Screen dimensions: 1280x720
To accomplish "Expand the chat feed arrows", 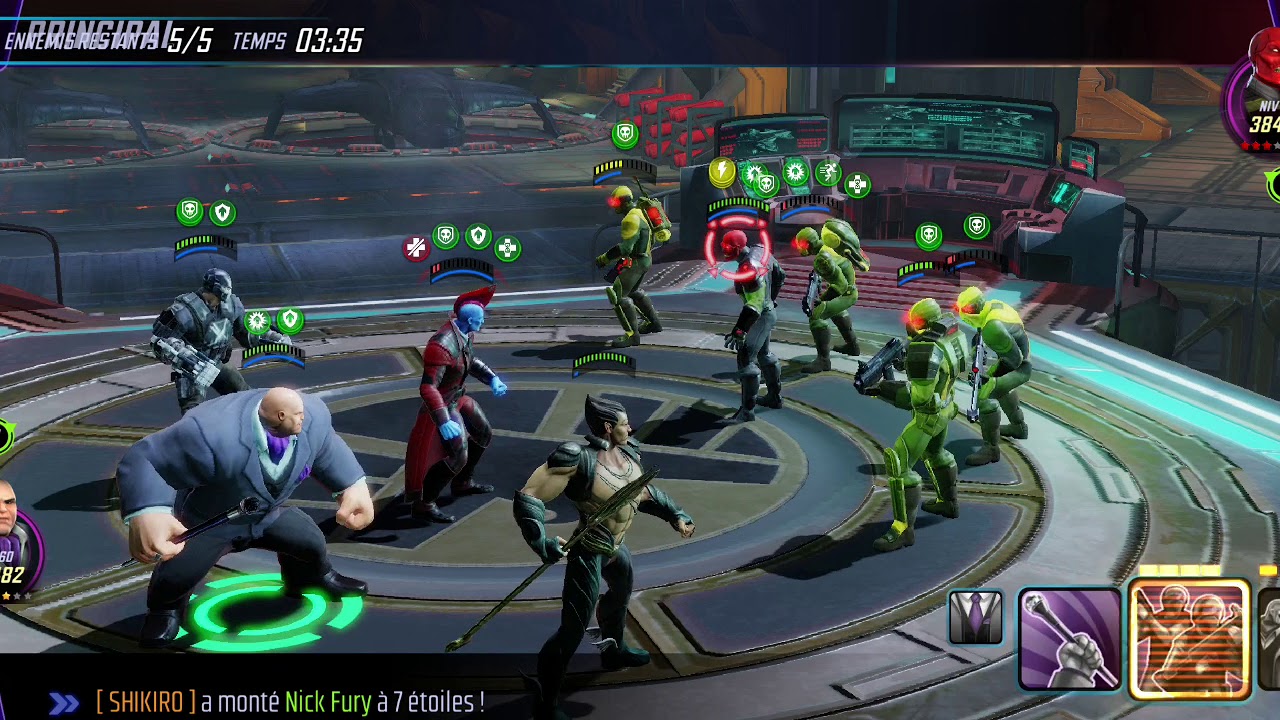I will pos(64,703).
